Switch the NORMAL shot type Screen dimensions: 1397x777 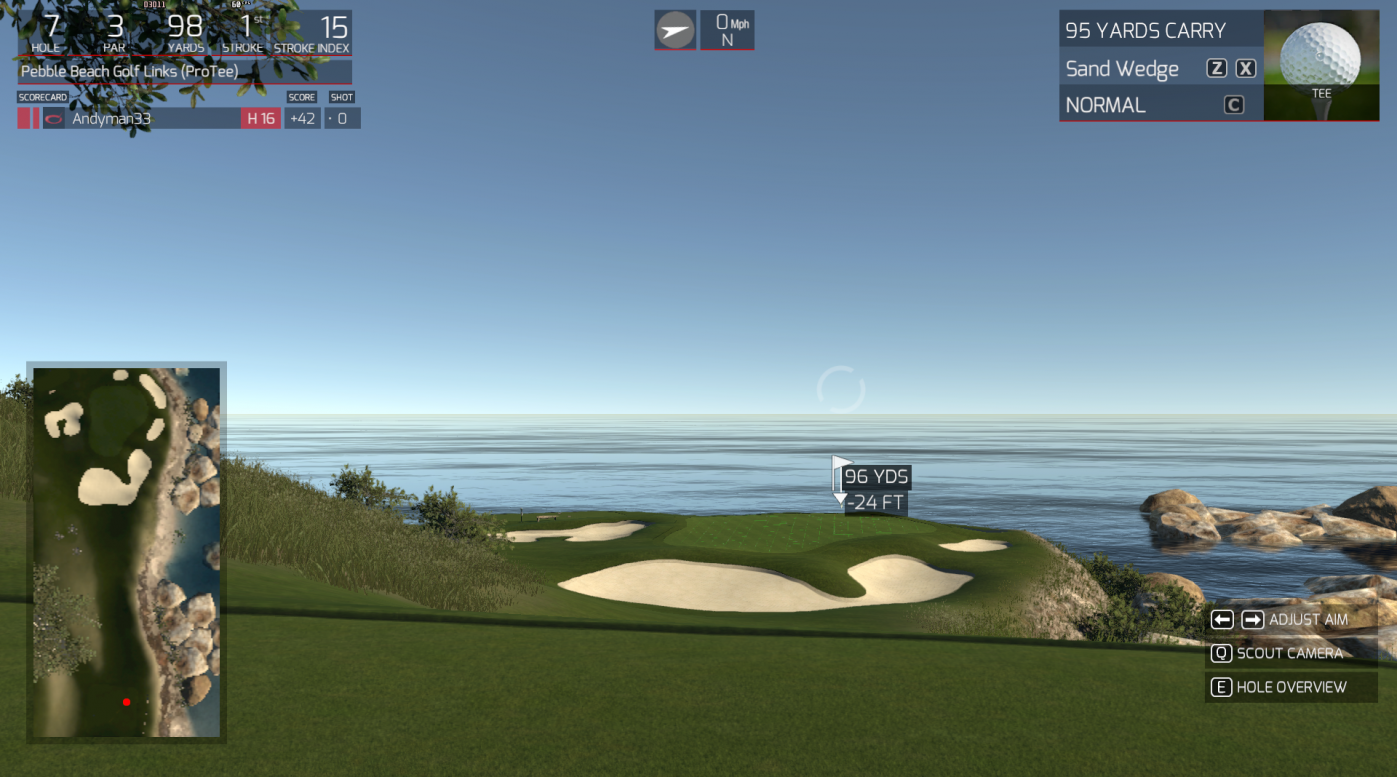pyautogui.click(x=1105, y=105)
